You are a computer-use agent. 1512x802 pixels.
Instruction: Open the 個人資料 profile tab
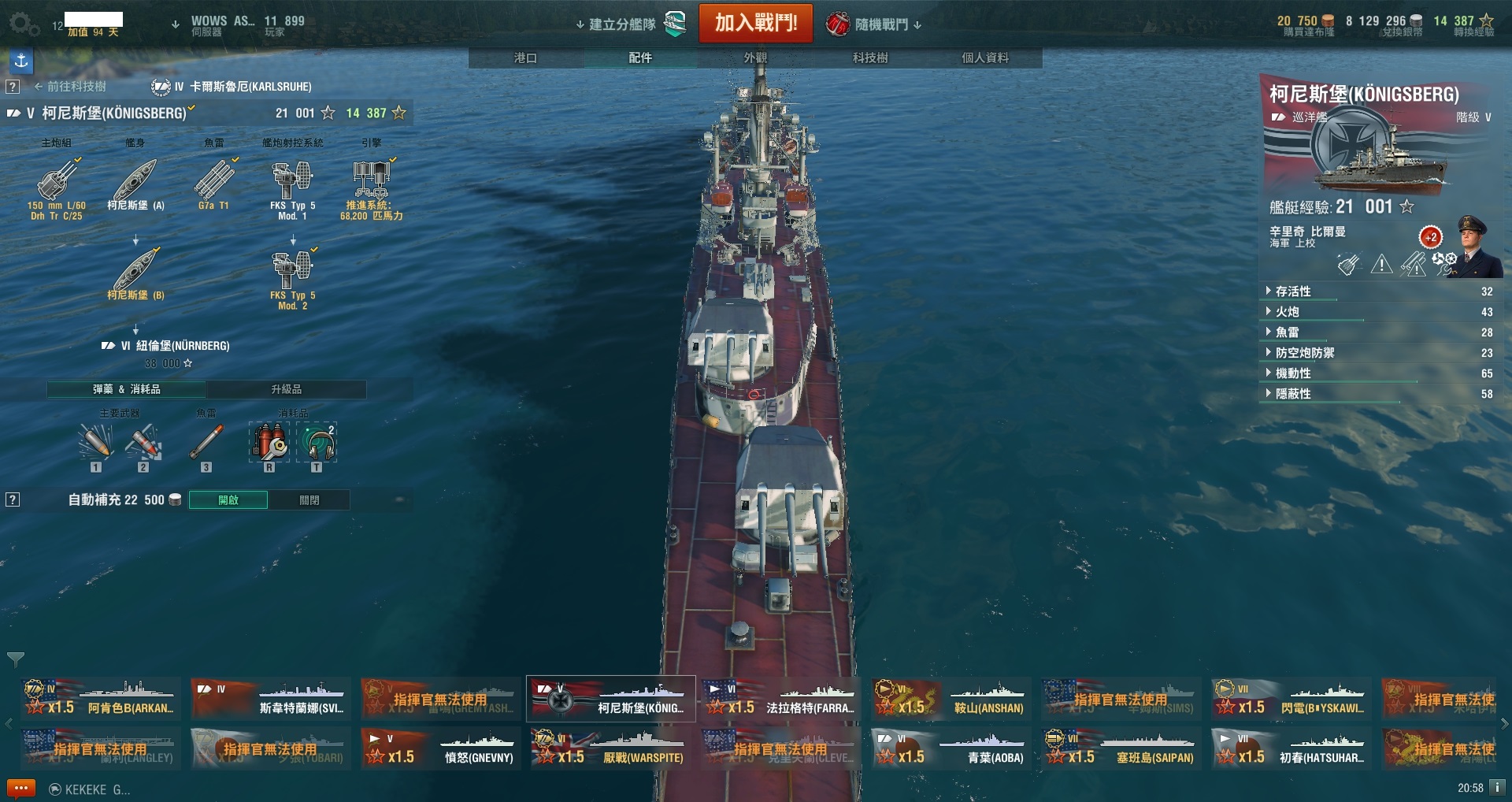point(984,58)
